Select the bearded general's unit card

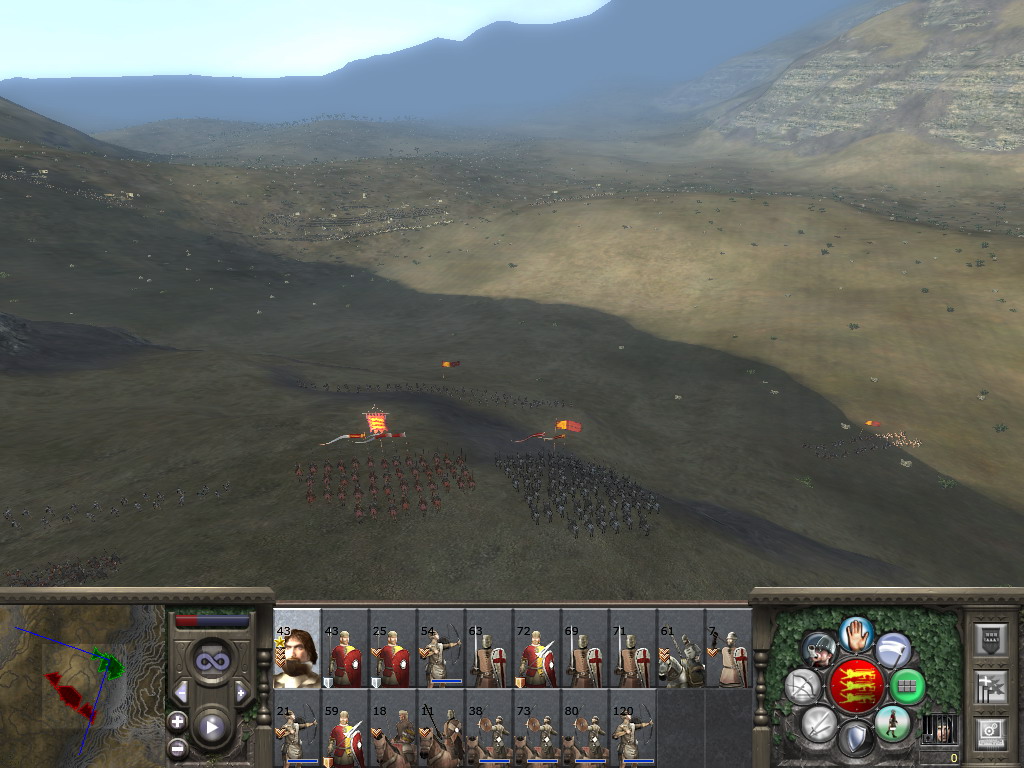[x=297, y=649]
